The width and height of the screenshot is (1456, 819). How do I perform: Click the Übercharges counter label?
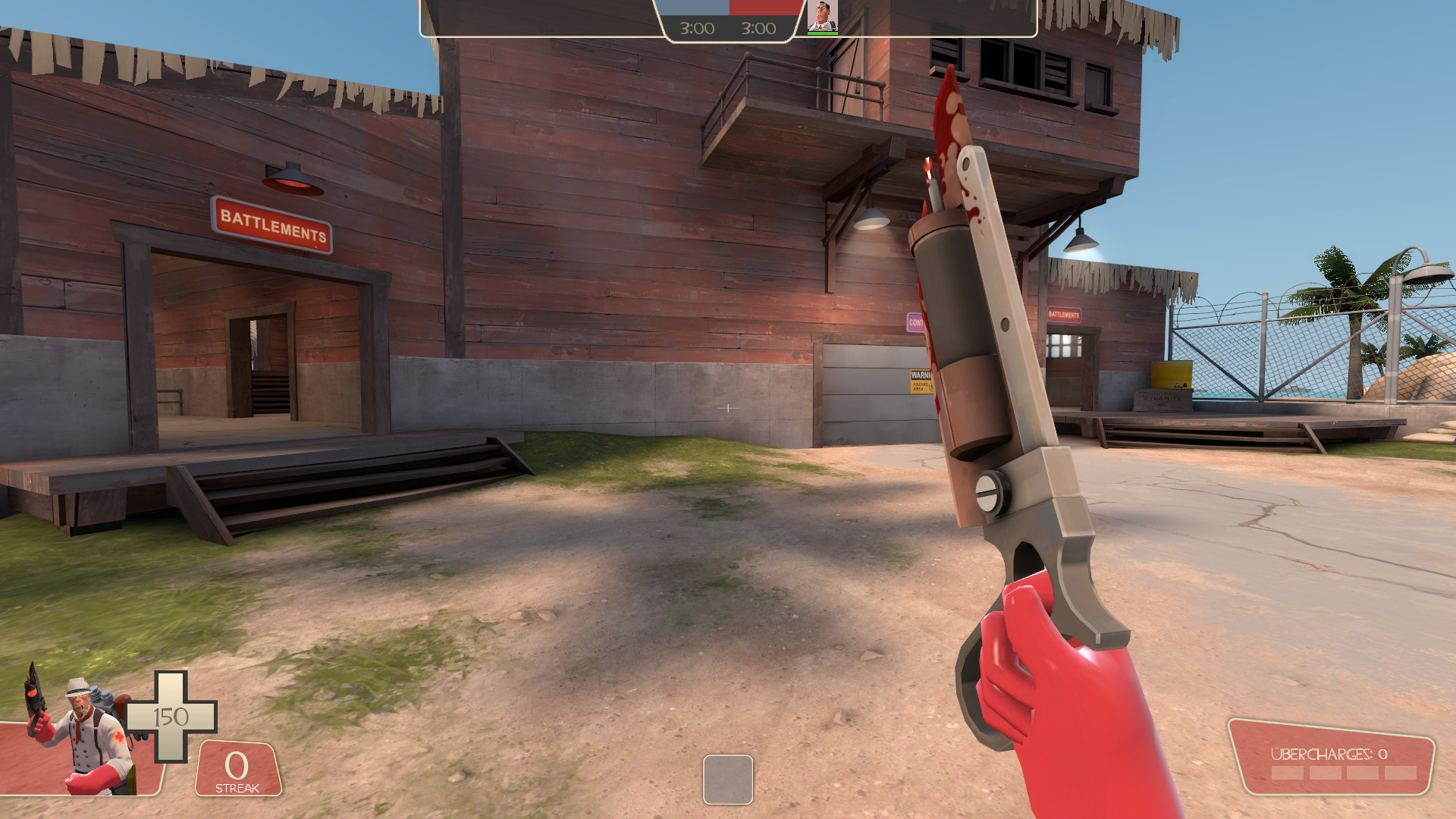pyautogui.click(x=1329, y=755)
